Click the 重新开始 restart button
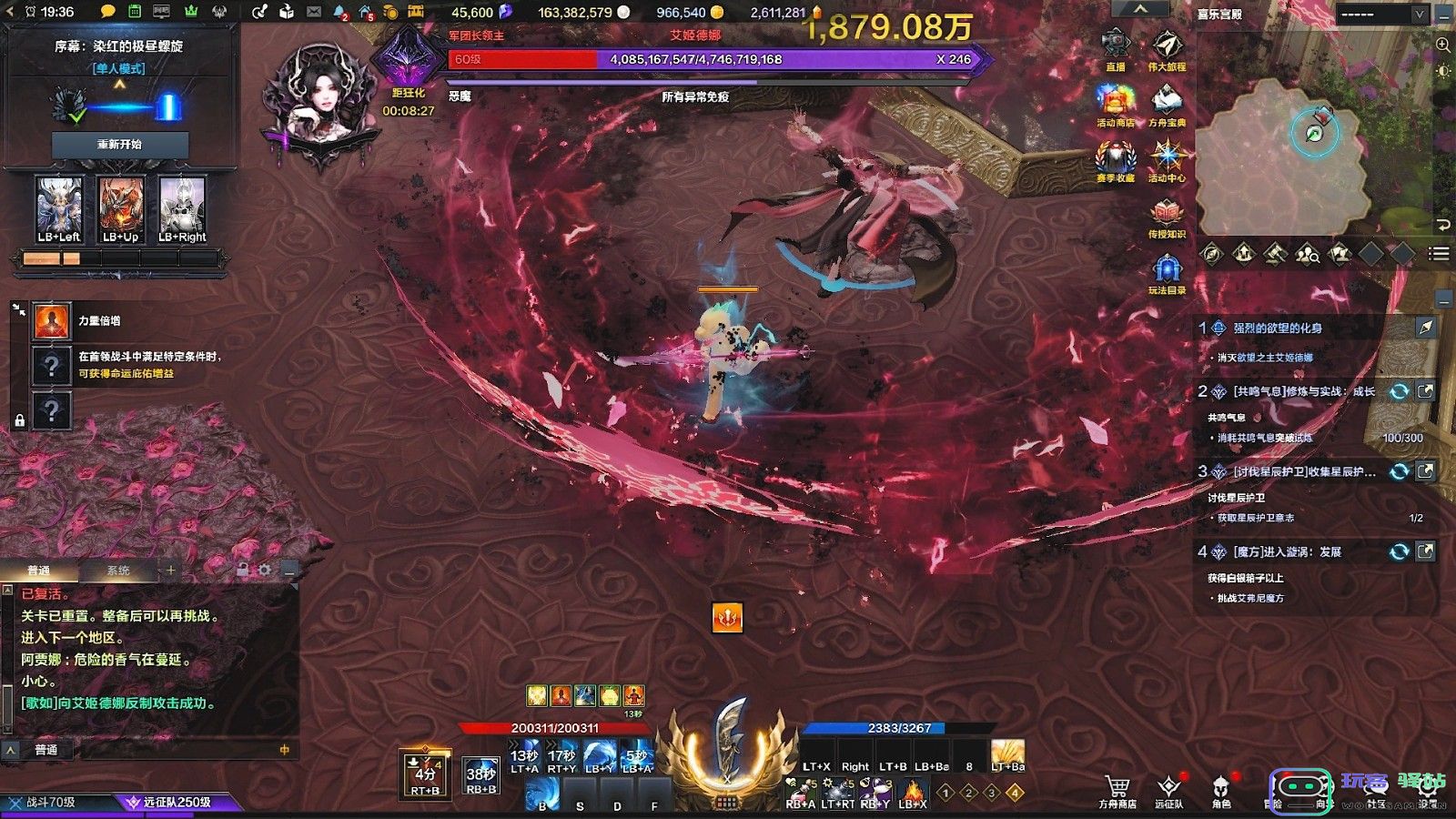 (120, 145)
